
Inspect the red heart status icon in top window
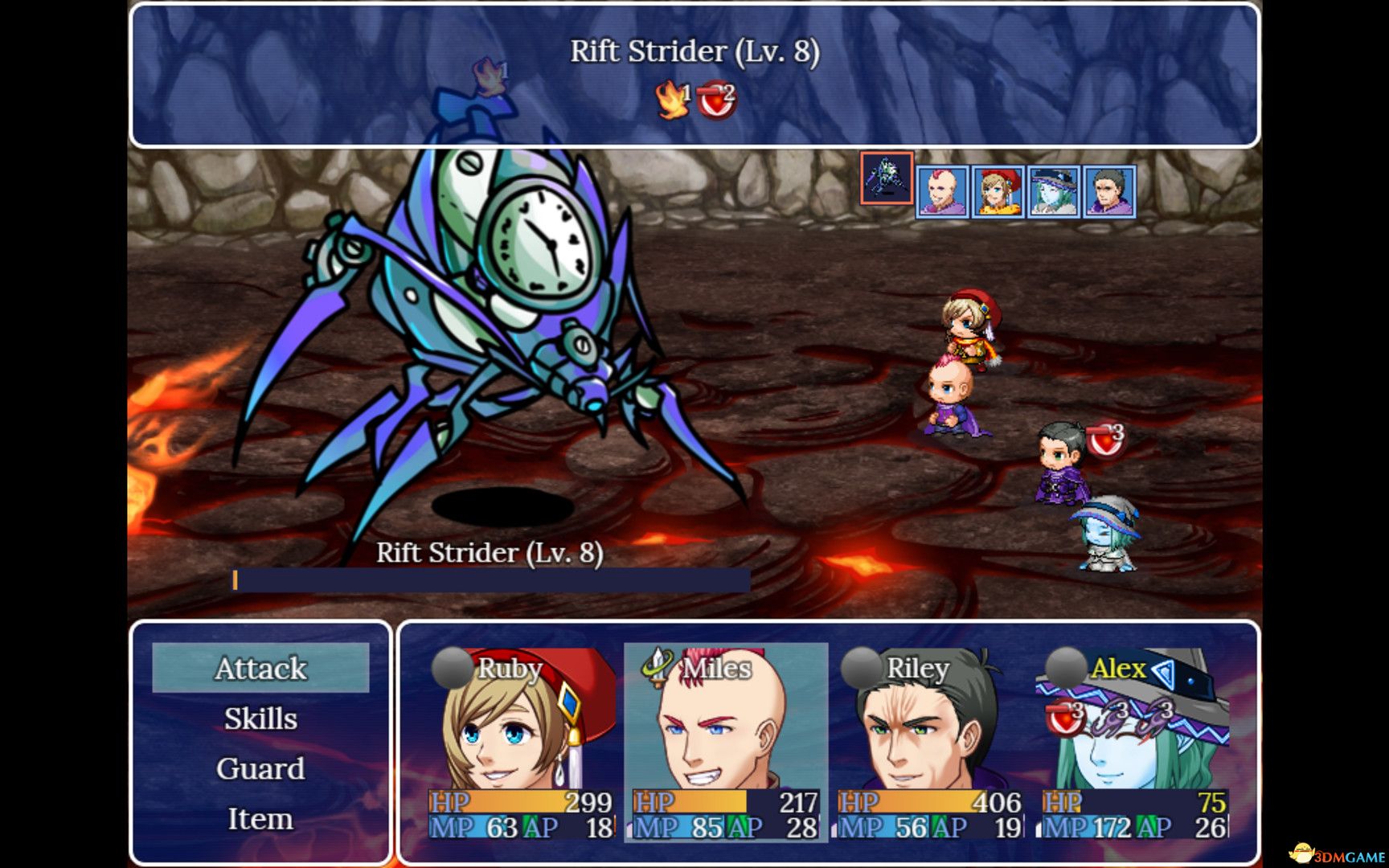[715, 101]
